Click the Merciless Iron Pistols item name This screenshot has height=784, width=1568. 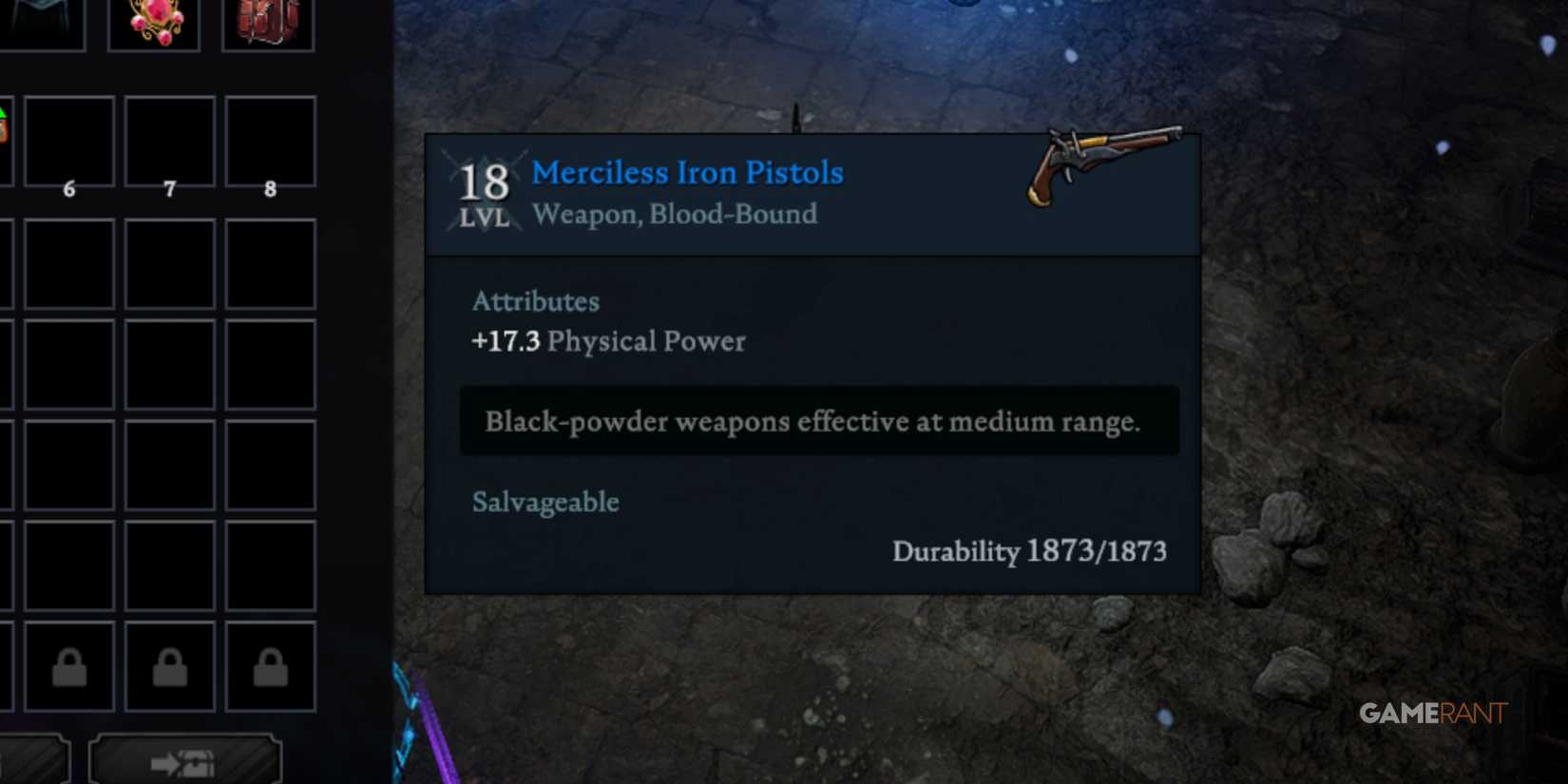[x=687, y=173]
